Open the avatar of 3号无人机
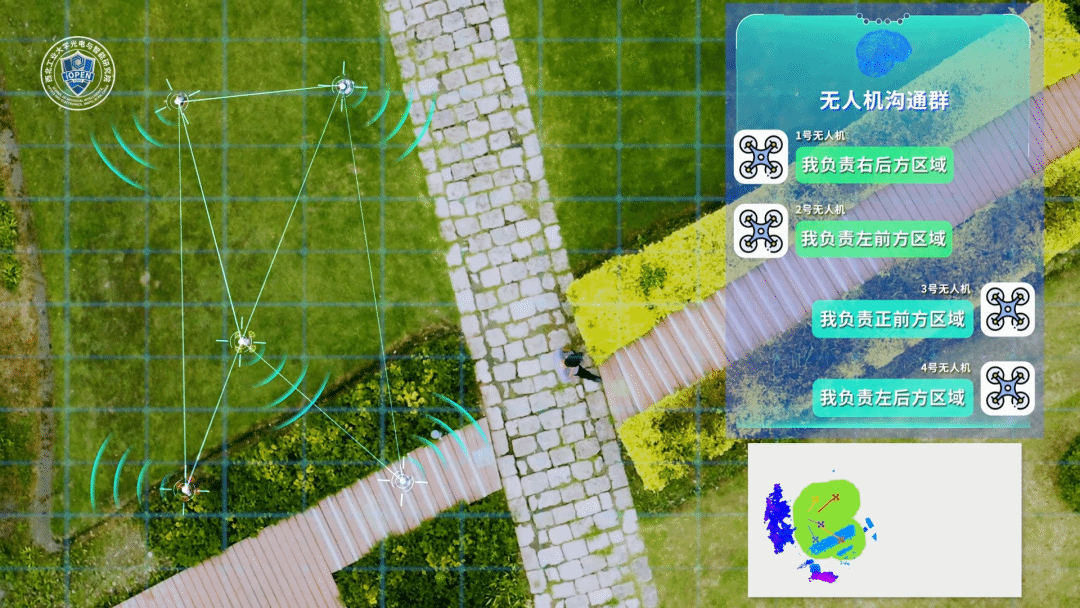The image size is (1080, 608). [x=1007, y=309]
